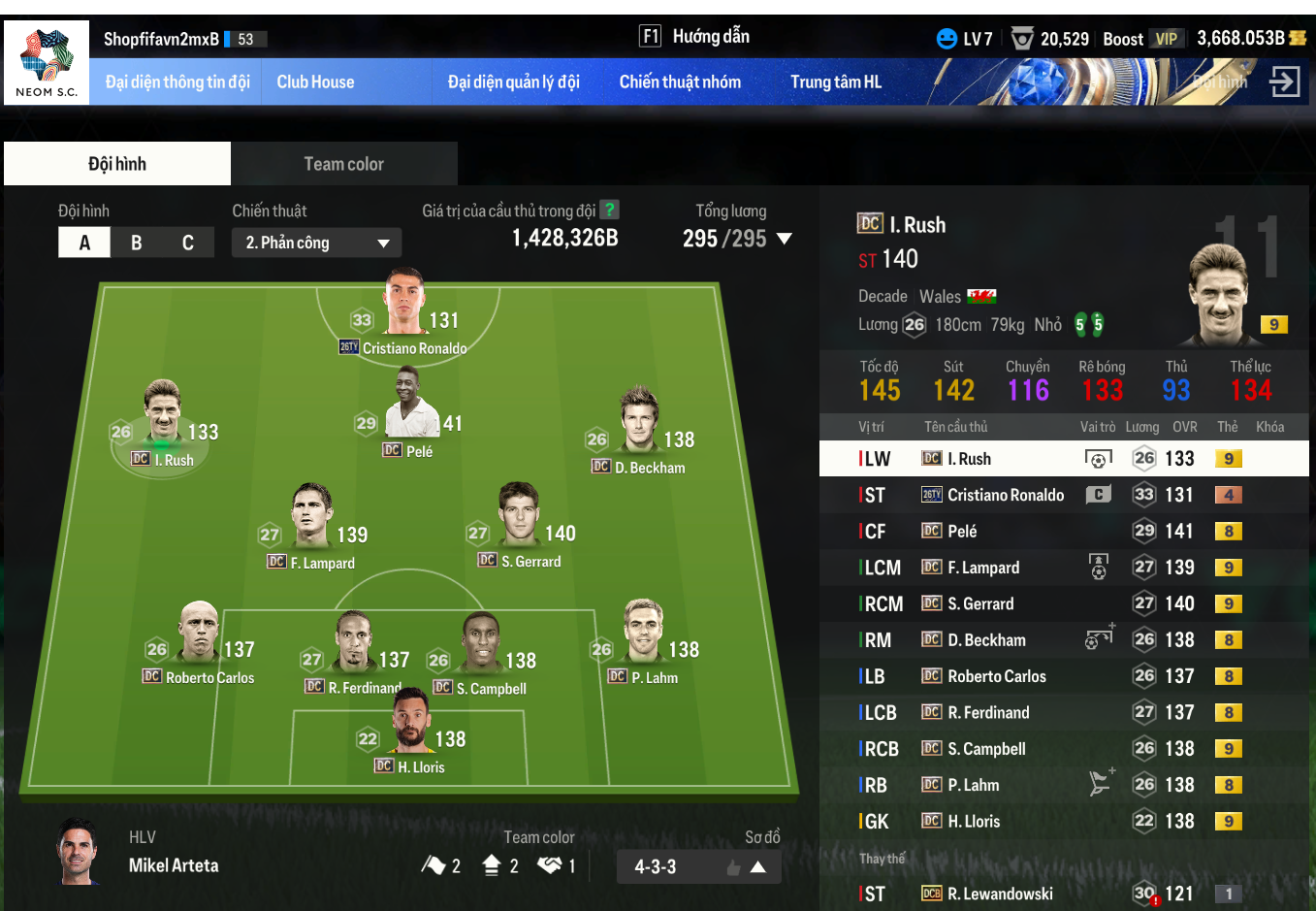This screenshot has width=1316, height=911.
Task: Open Chiến thuật nhóm menu
Action: point(680,82)
